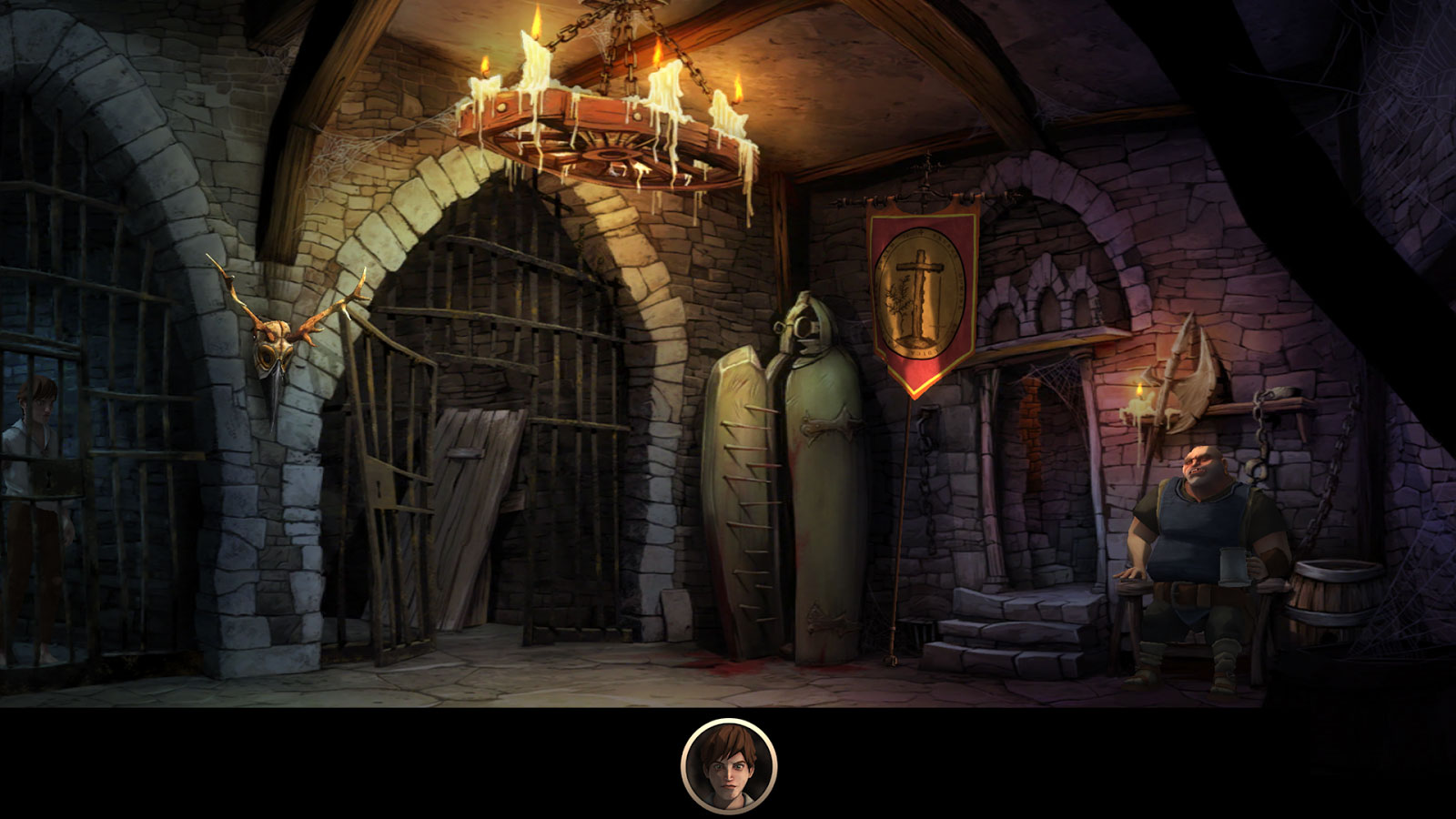Select the brown-haired character portrait

tap(728, 765)
